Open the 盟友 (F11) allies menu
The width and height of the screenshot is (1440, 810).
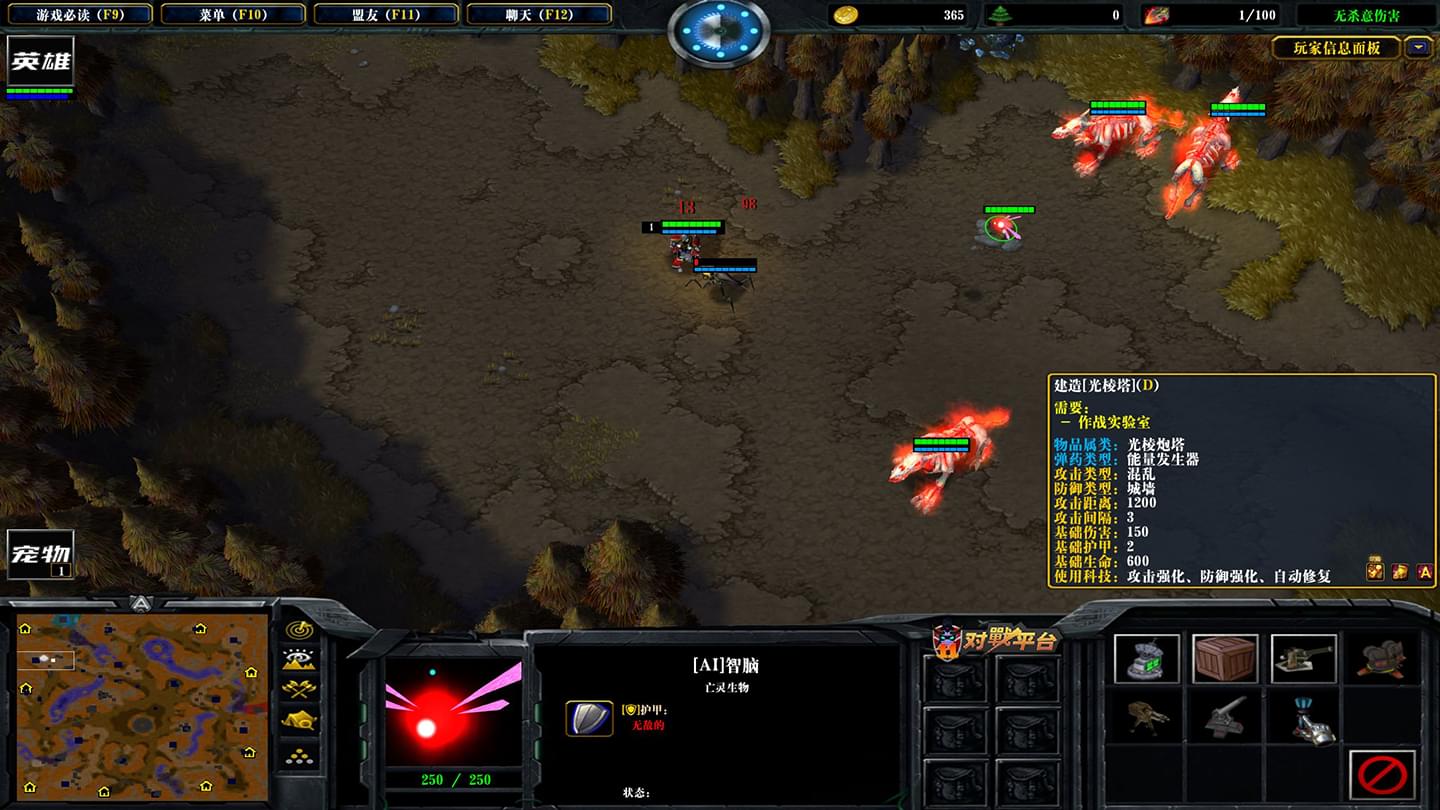coord(385,15)
